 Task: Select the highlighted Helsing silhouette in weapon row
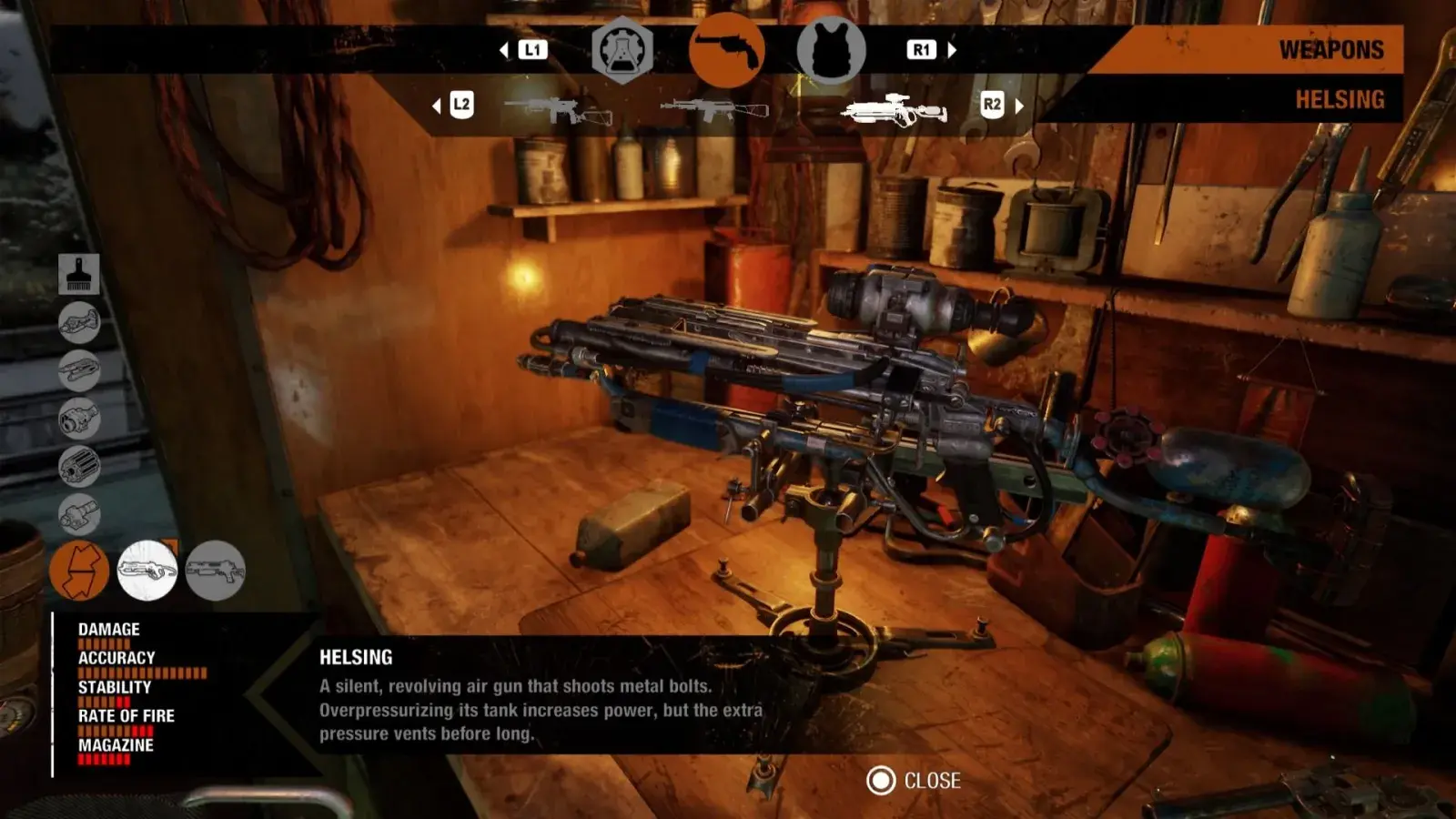[x=894, y=110]
